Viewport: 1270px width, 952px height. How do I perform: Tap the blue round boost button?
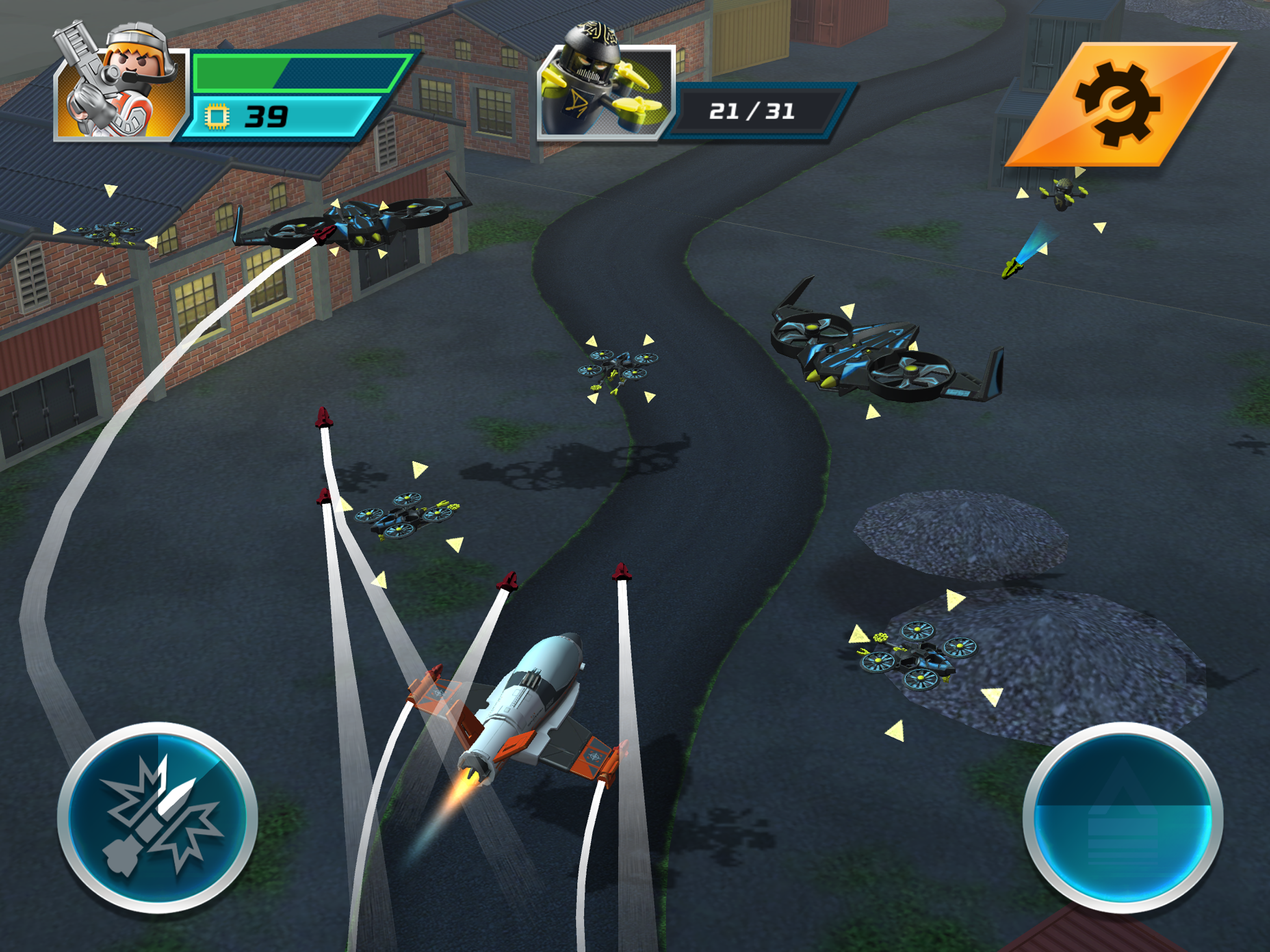tap(1123, 817)
